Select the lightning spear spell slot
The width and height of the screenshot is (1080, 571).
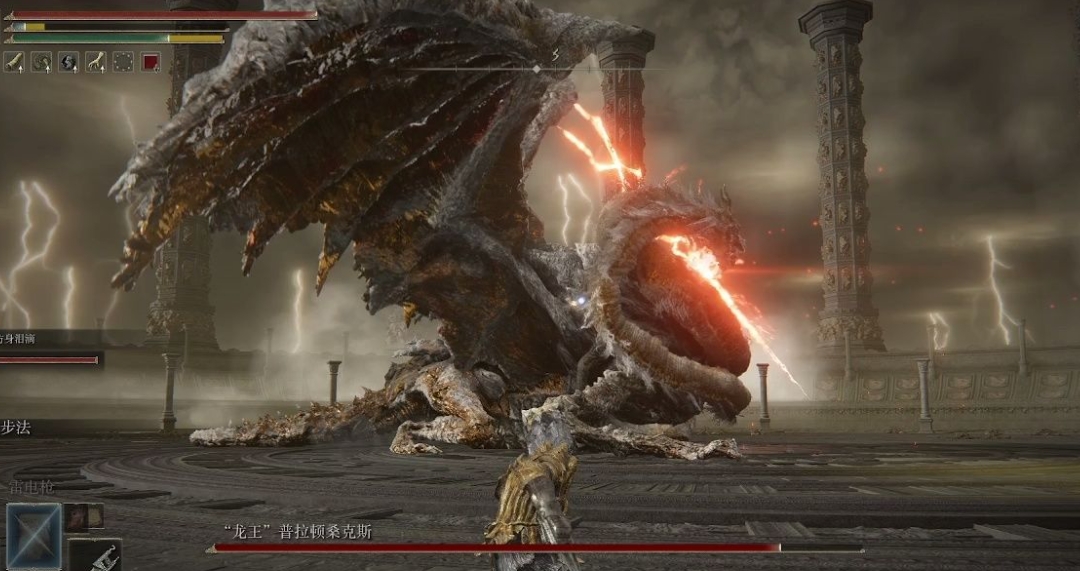click(34, 533)
